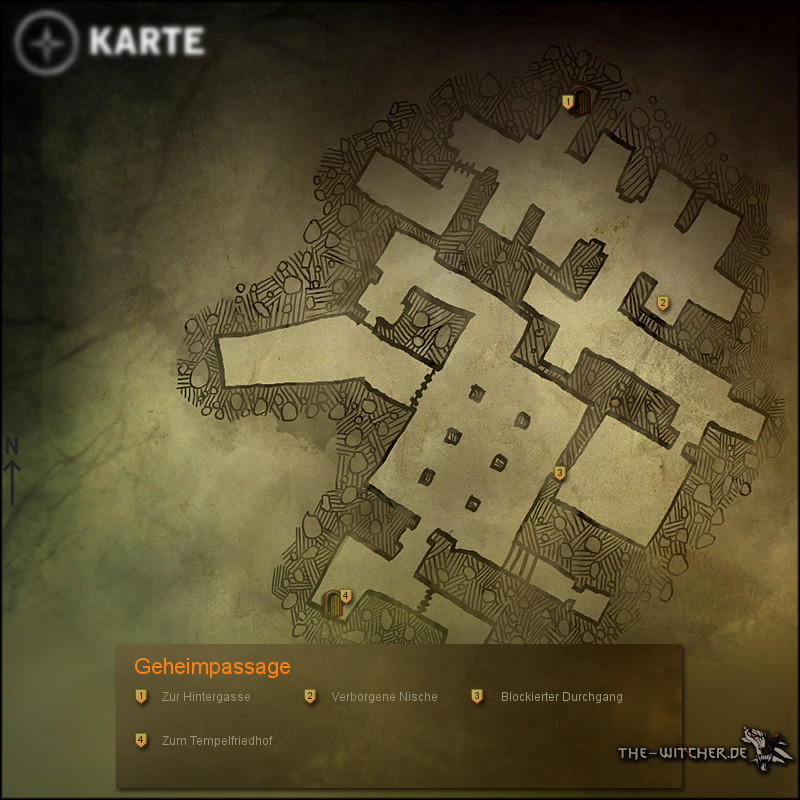Select the 'Verborgene Nische' legend entry
This screenshot has width=800, height=800.
[x=384, y=697]
